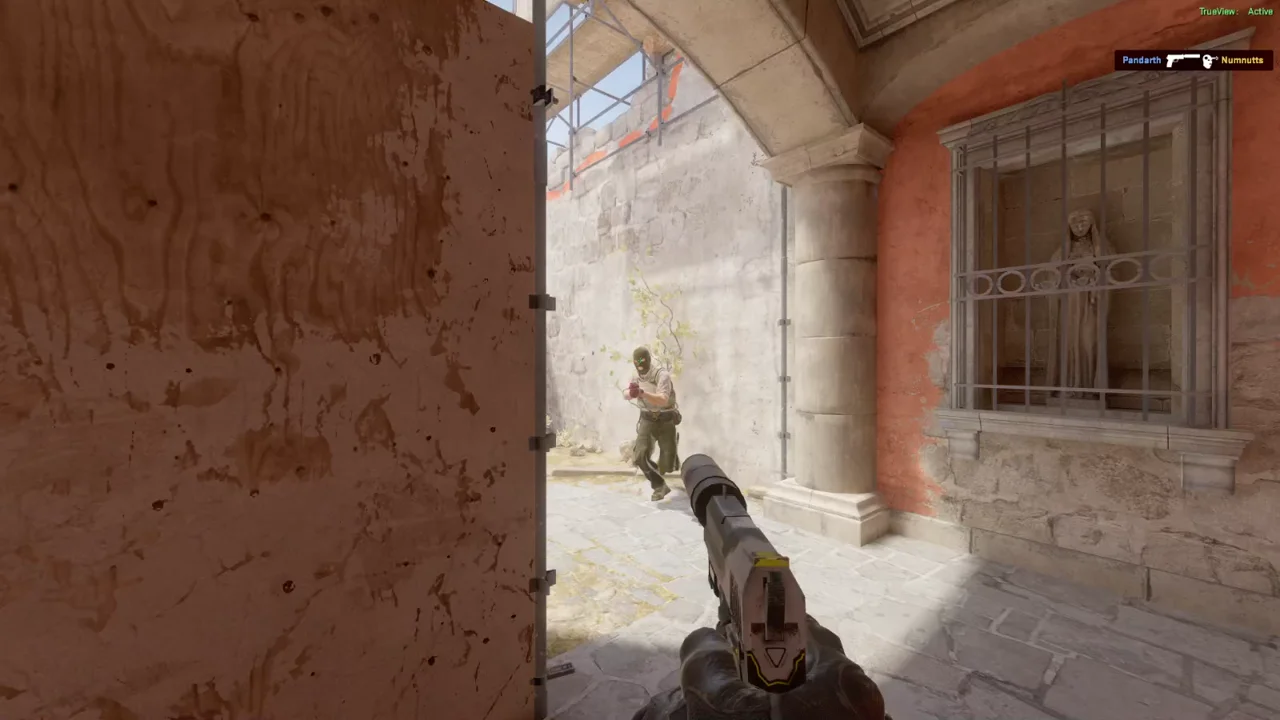1280x720 pixels.
Task: Click the headshot icon in the killfeed
Action: (1208, 60)
